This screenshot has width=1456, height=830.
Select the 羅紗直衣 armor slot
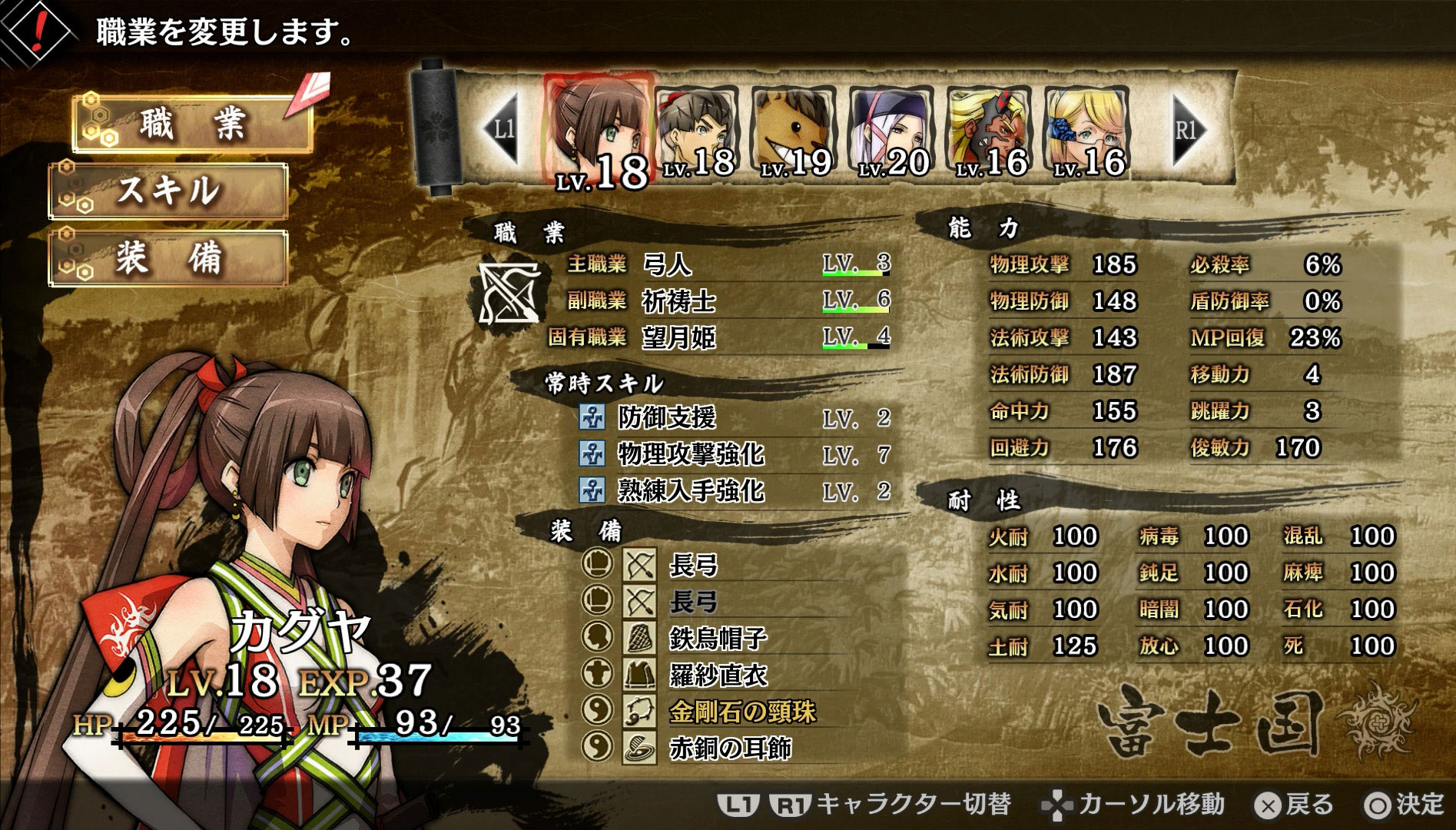click(718, 675)
